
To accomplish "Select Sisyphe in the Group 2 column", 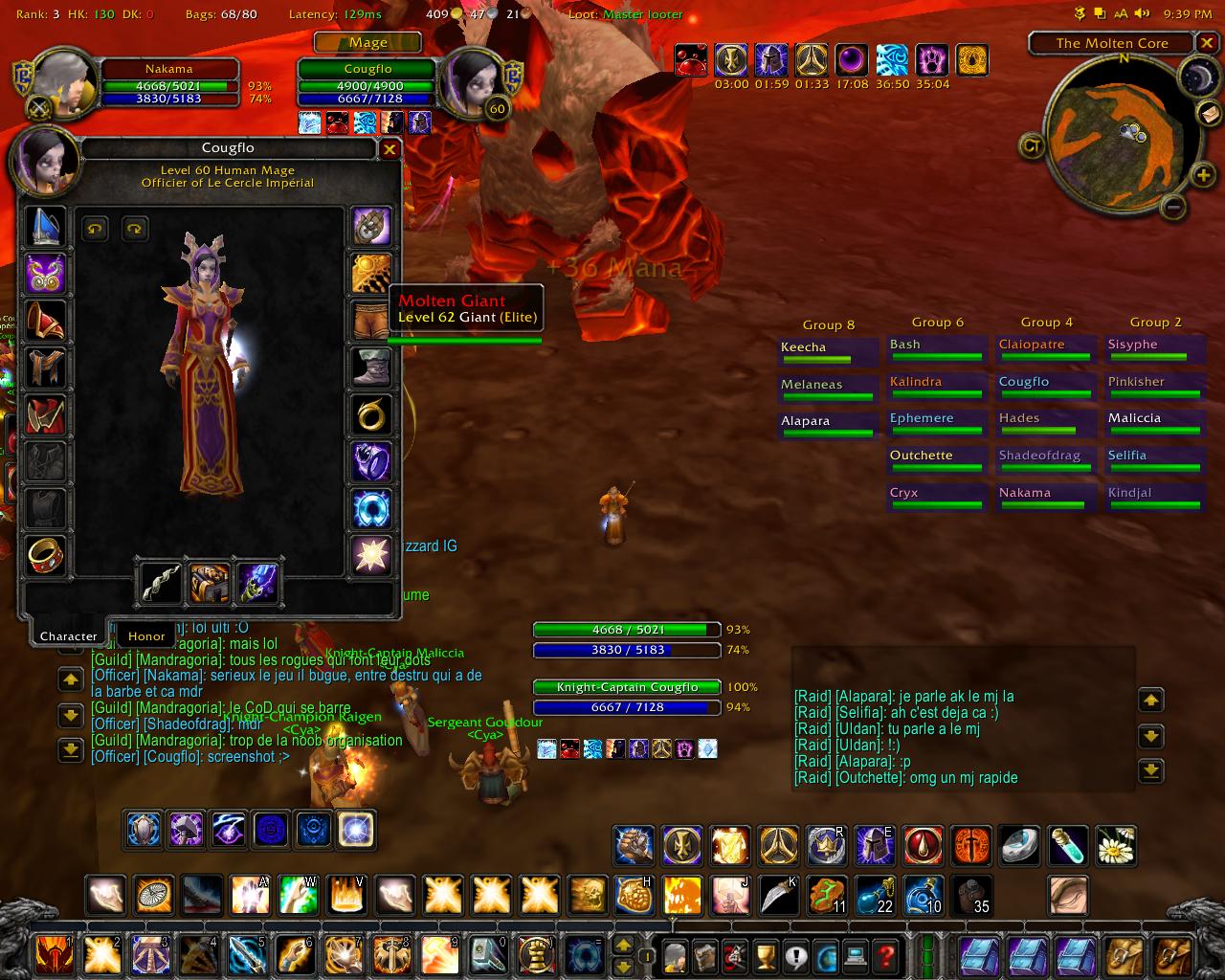I will [1153, 347].
